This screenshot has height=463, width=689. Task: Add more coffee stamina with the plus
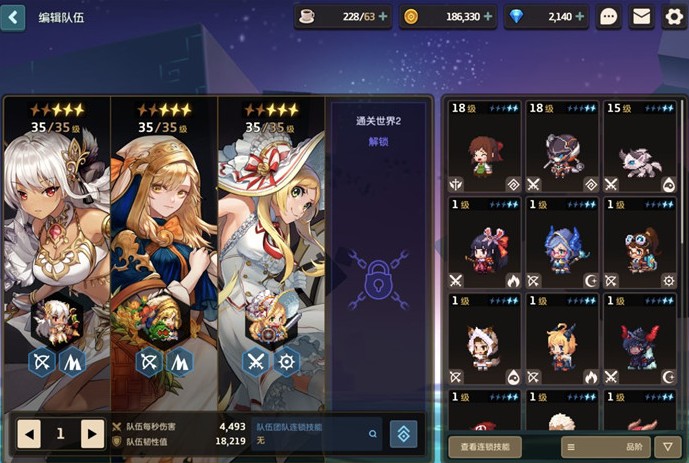pyautogui.click(x=383, y=17)
